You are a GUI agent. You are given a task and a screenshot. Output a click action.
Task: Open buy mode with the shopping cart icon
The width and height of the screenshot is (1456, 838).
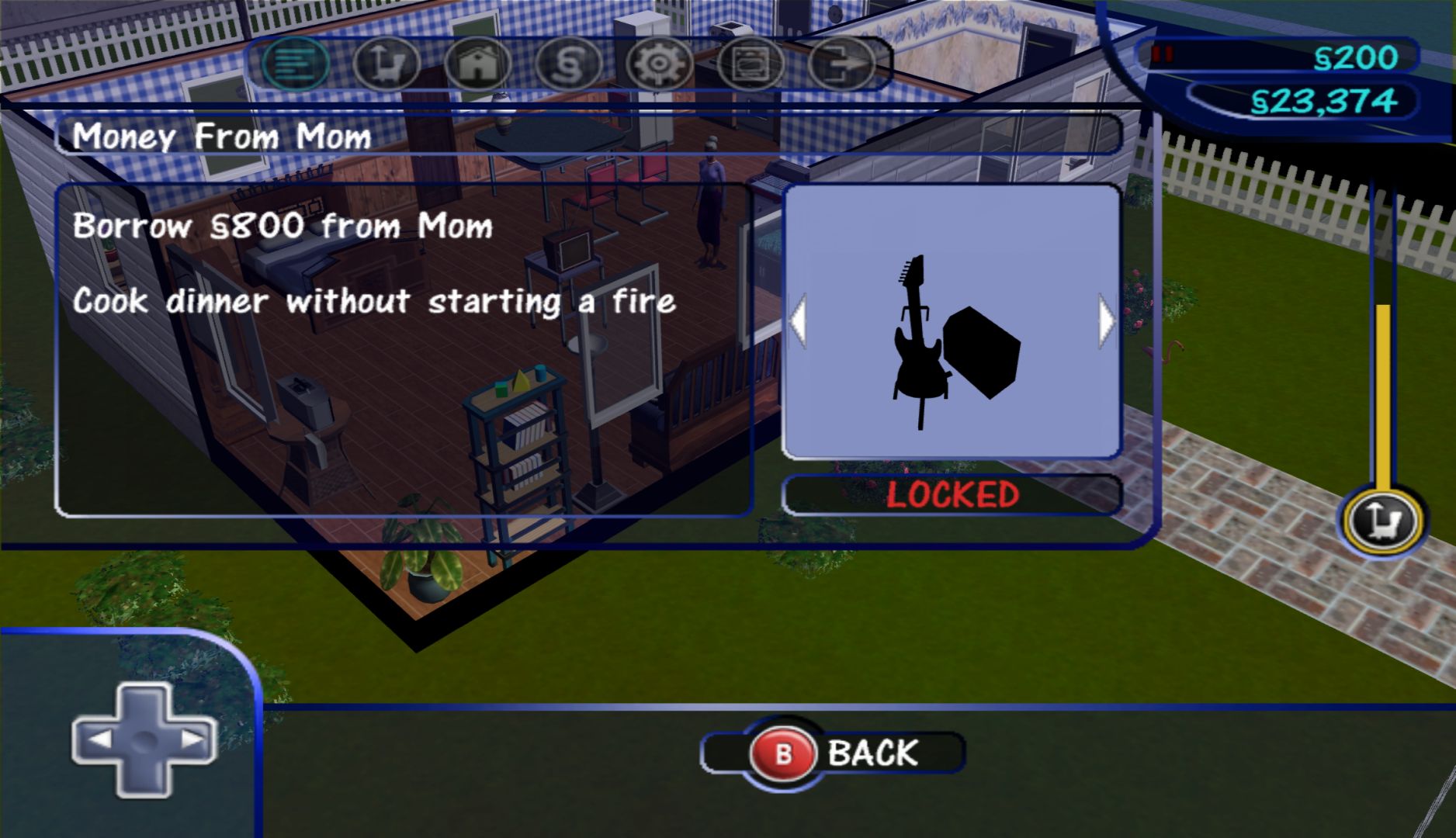pyautogui.click(x=386, y=64)
